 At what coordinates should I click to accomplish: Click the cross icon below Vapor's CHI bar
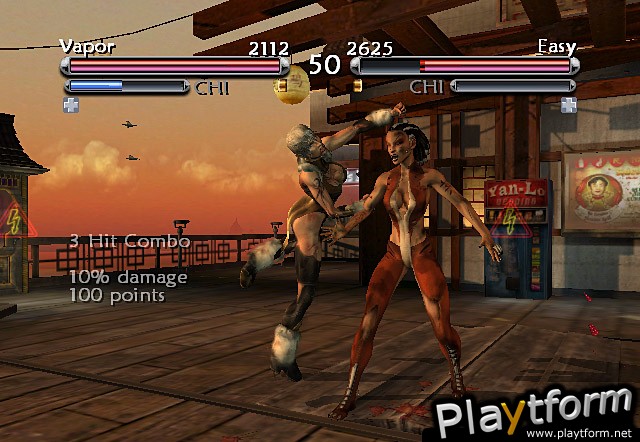click(70, 105)
